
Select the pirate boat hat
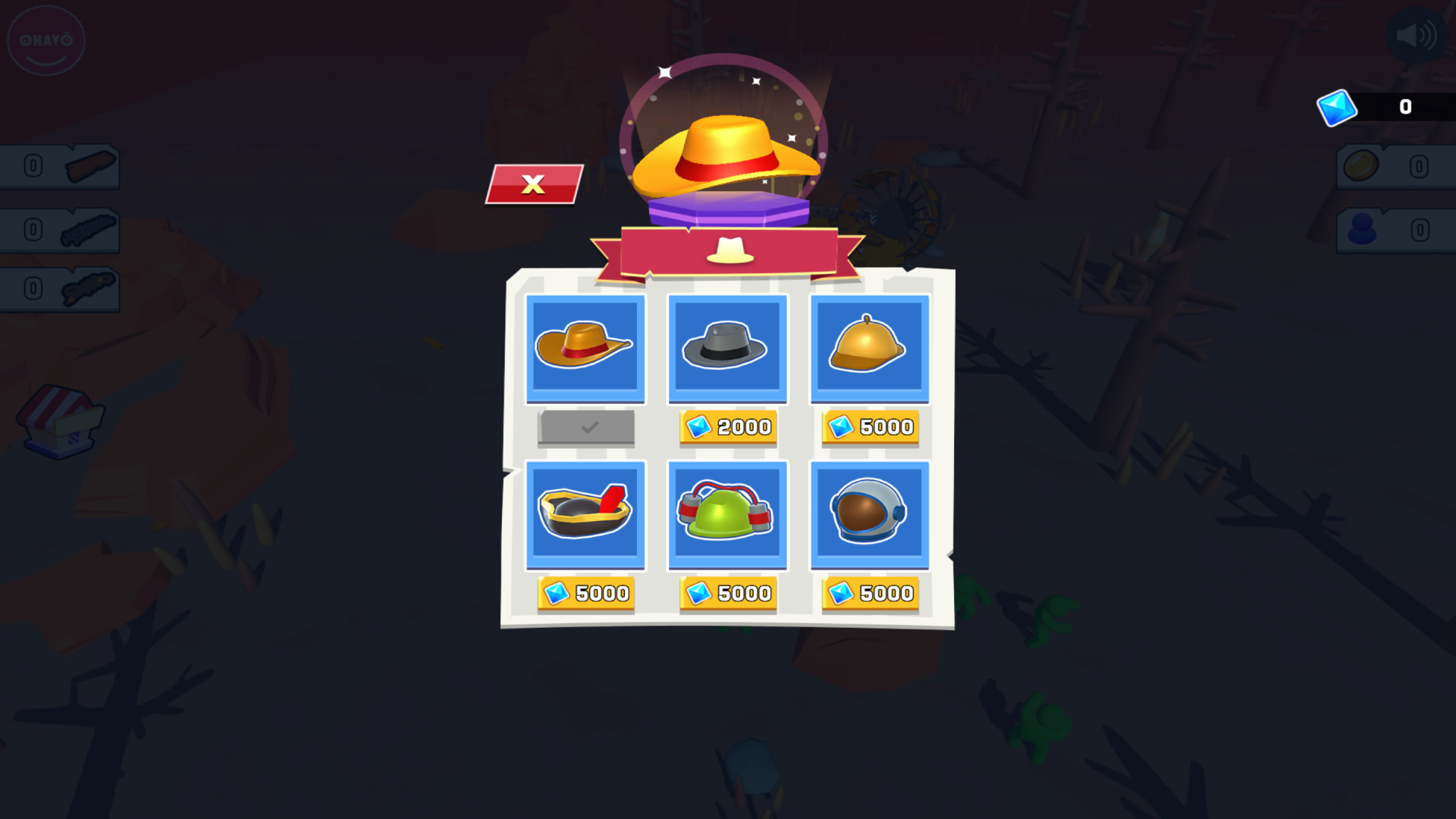point(585,514)
